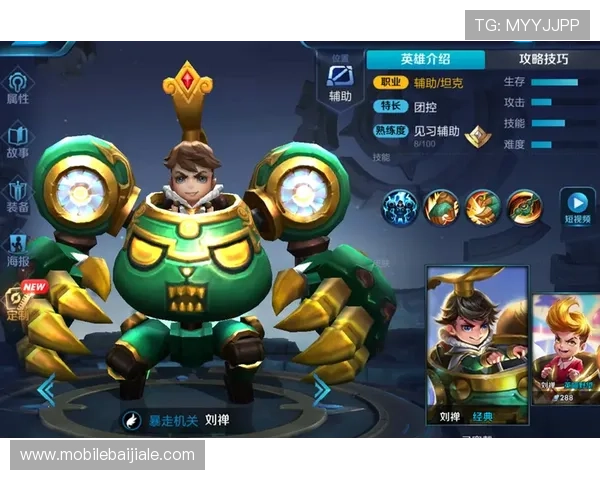Open the 属性 attributes panel
The image size is (600, 480).
coord(18,87)
